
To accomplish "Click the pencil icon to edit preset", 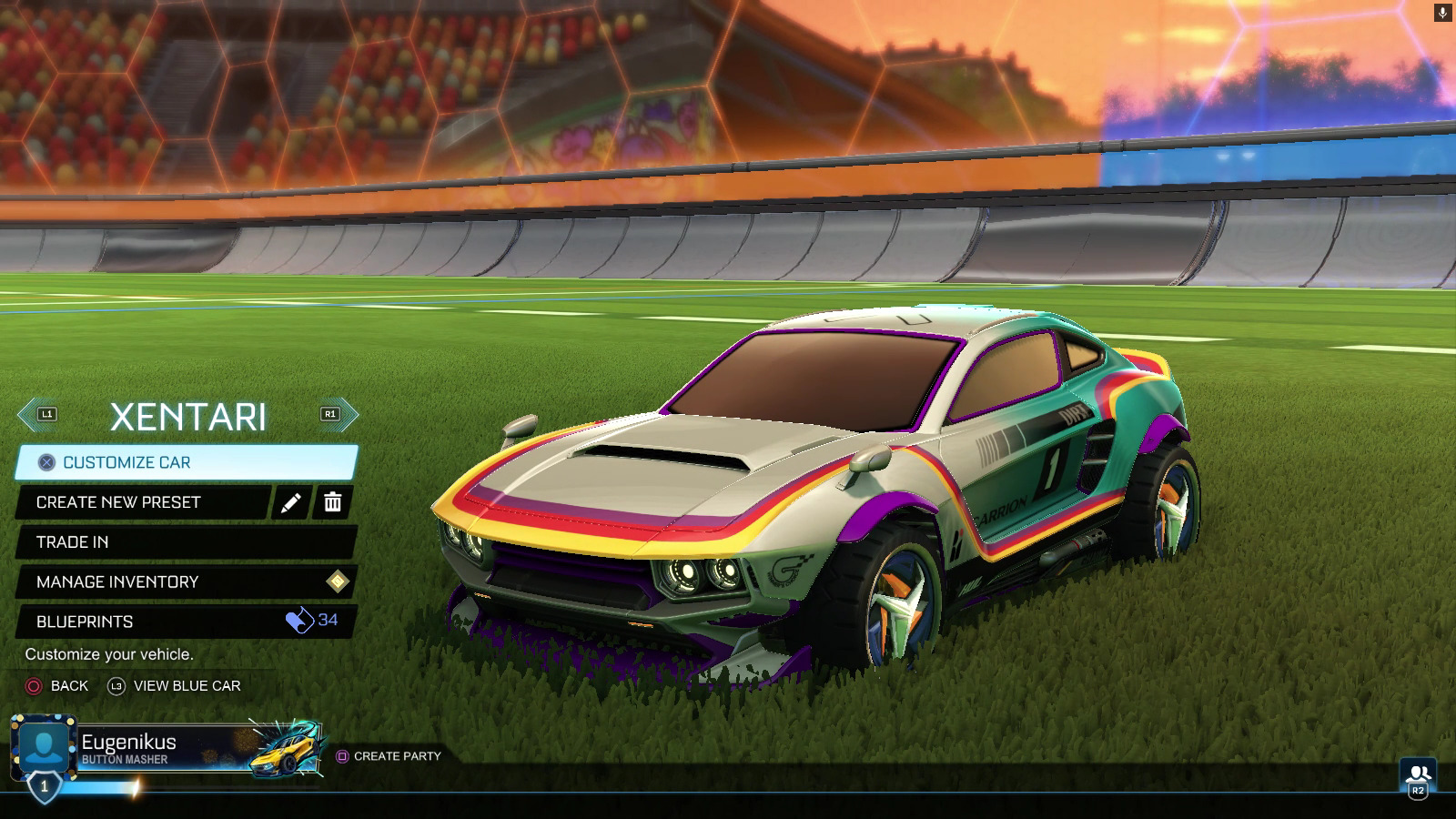I will coord(289,502).
